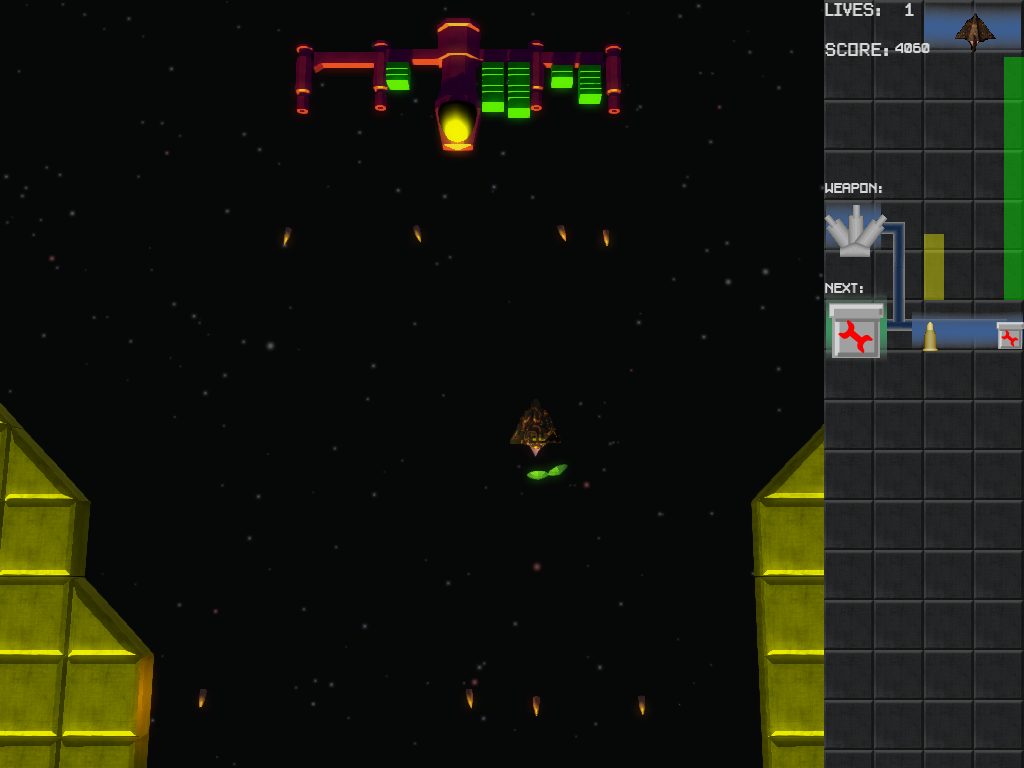Image resolution: width=1024 pixels, height=768 pixels.
Task: Select the small crate at conveyor end
Action: [x=1009, y=336]
